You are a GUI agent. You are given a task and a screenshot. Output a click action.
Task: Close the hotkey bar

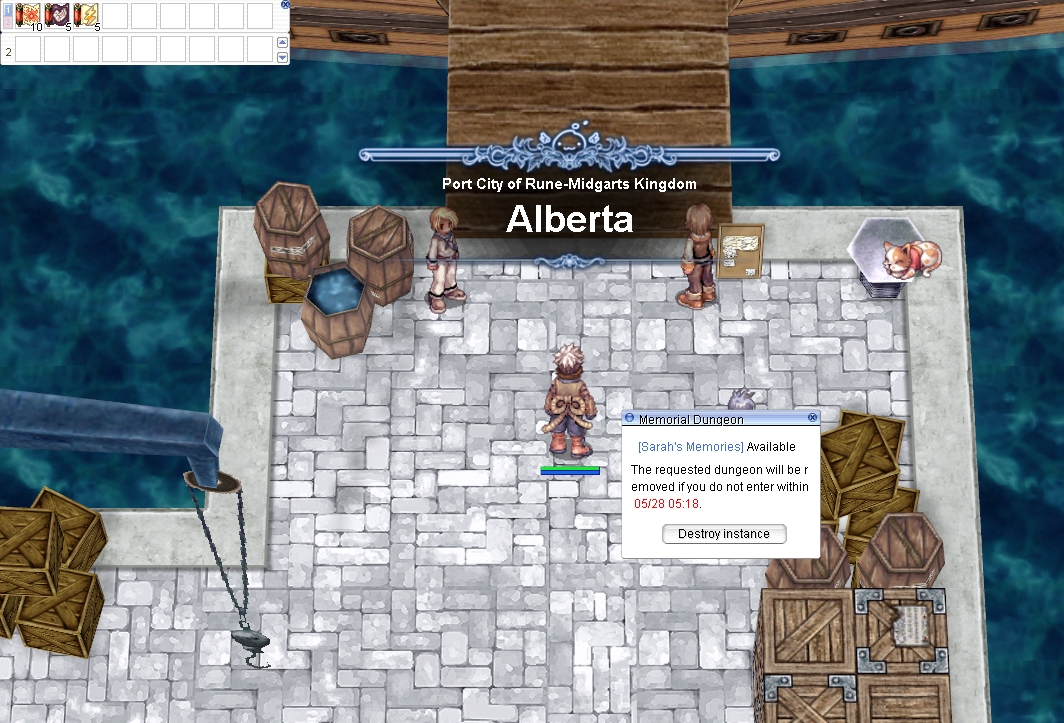pos(285,4)
